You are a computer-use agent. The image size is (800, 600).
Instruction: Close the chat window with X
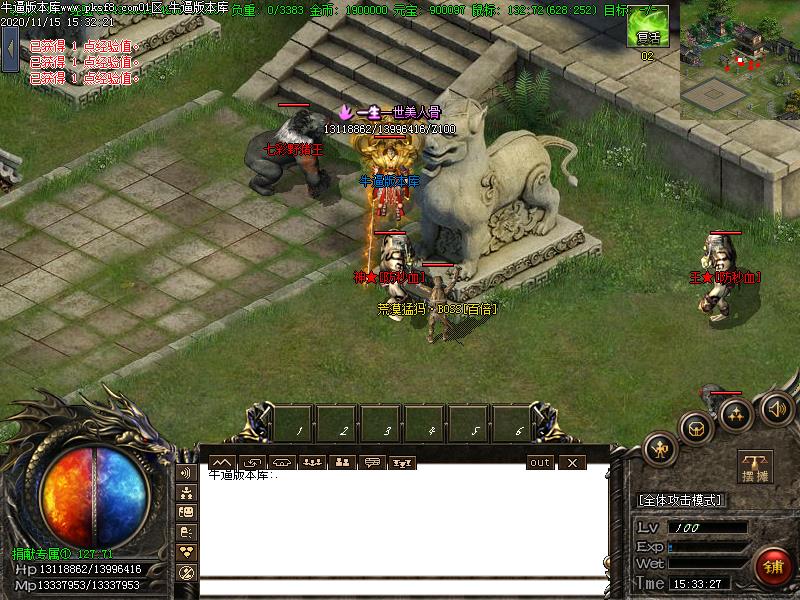(571, 462)
